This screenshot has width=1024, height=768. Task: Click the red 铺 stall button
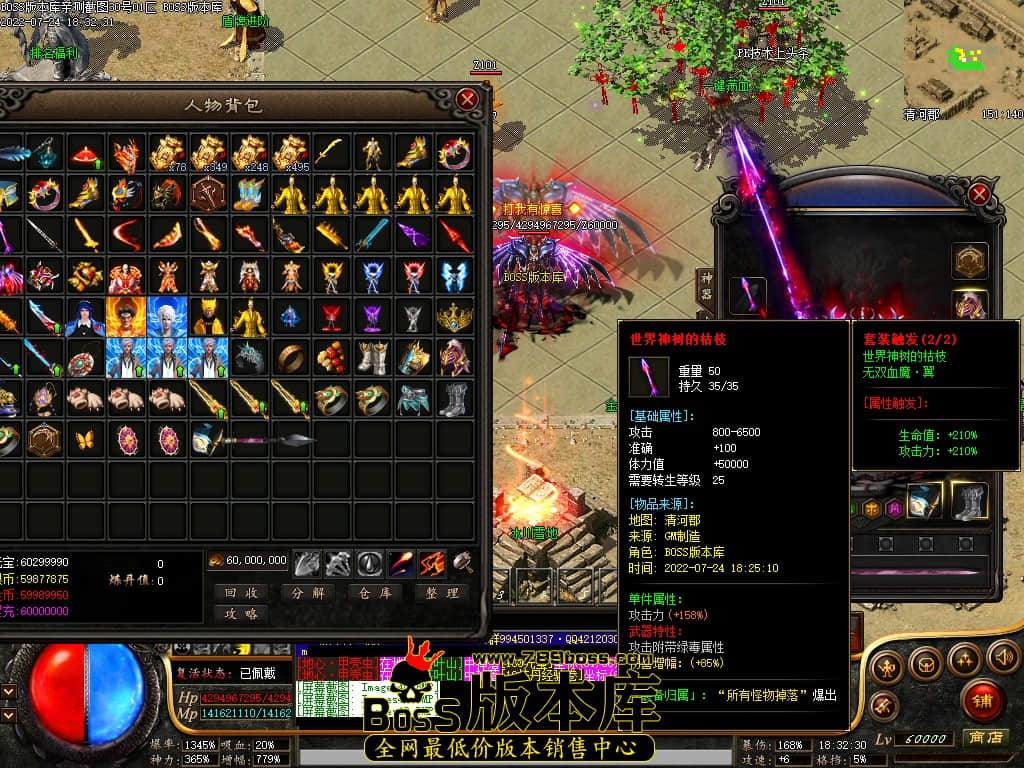(982, 700)
